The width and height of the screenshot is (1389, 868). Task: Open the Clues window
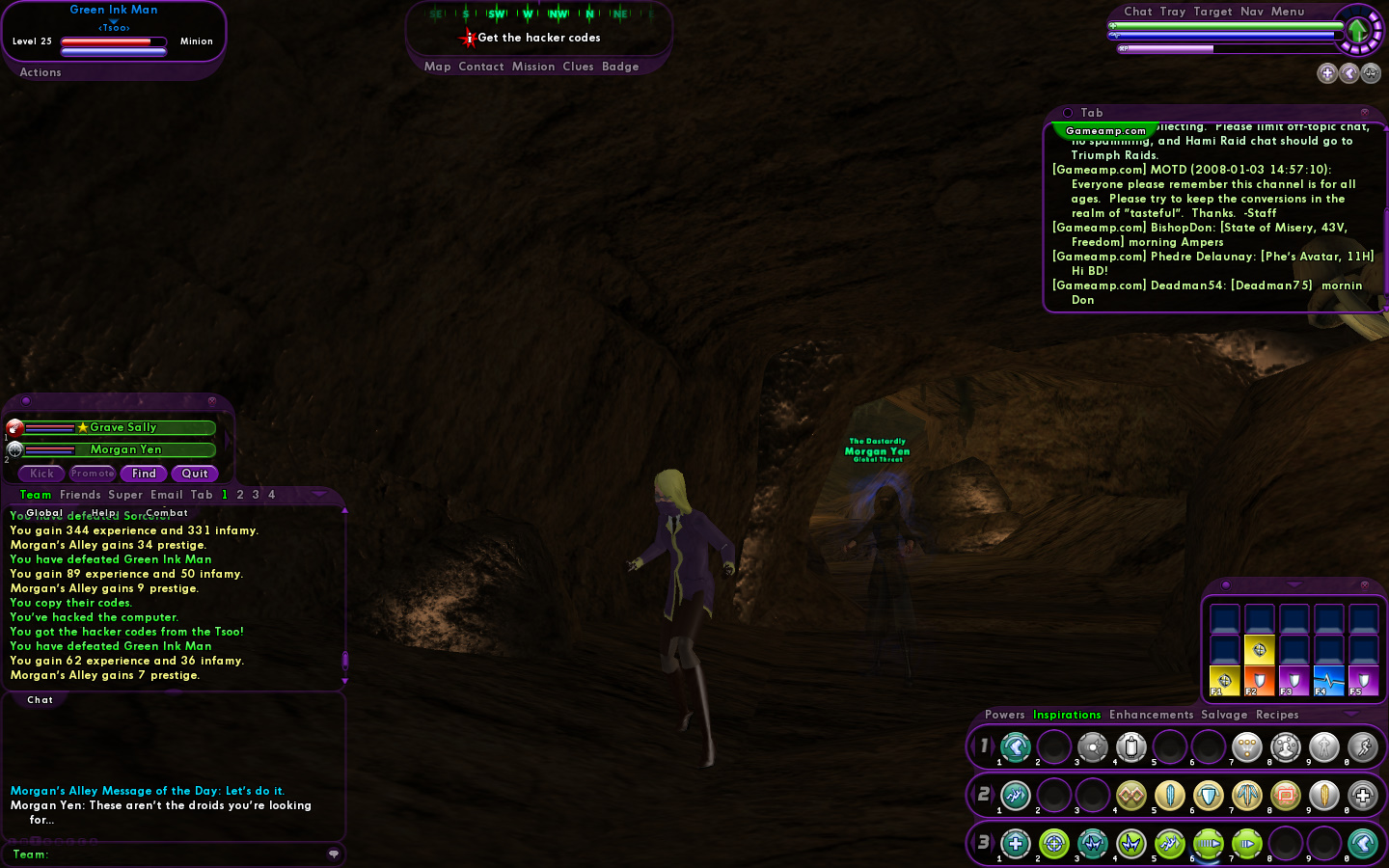coord(578,67)
